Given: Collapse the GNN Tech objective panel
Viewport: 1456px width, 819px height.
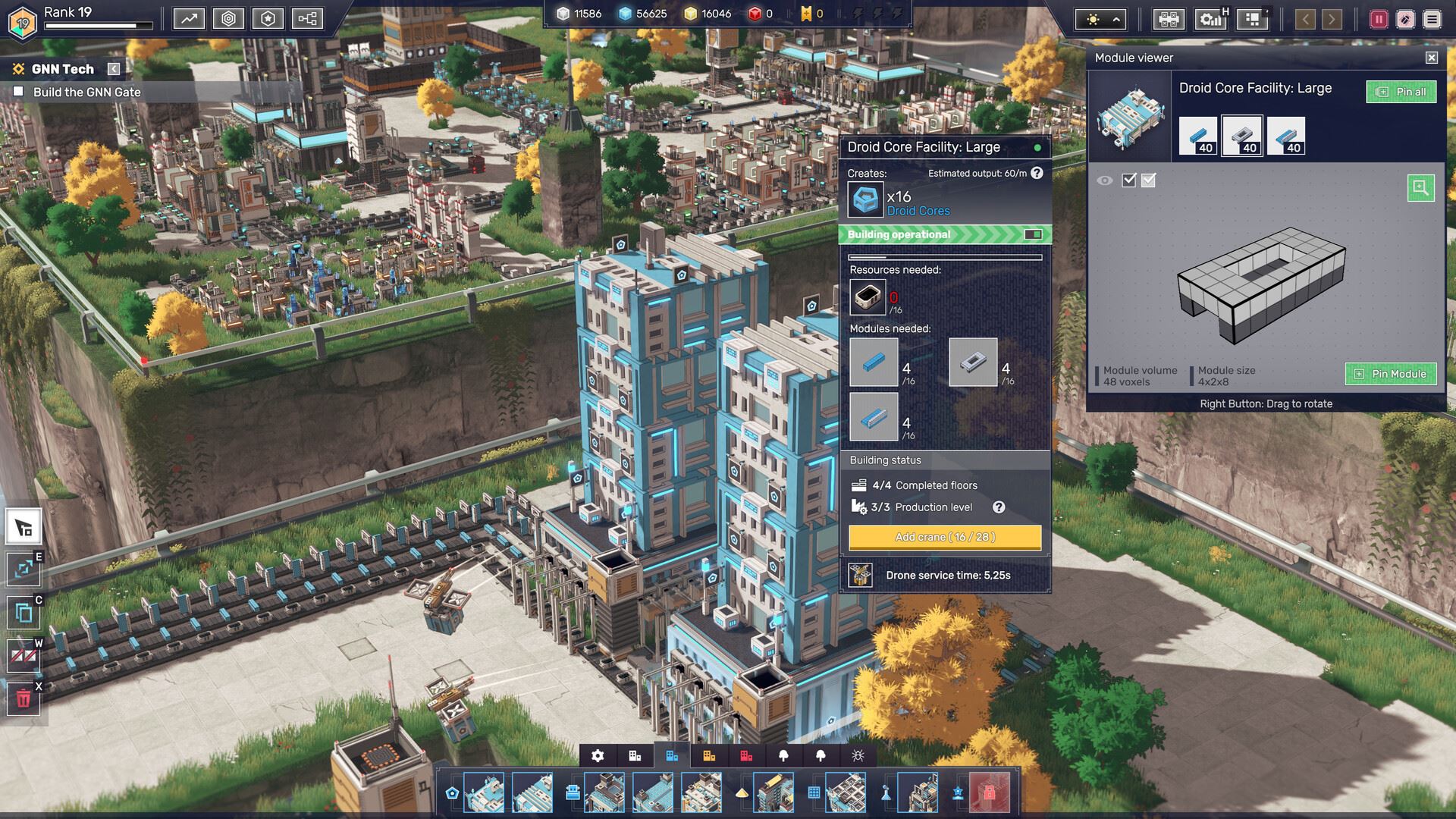Looking at the screenshot, I should point(114,69).
